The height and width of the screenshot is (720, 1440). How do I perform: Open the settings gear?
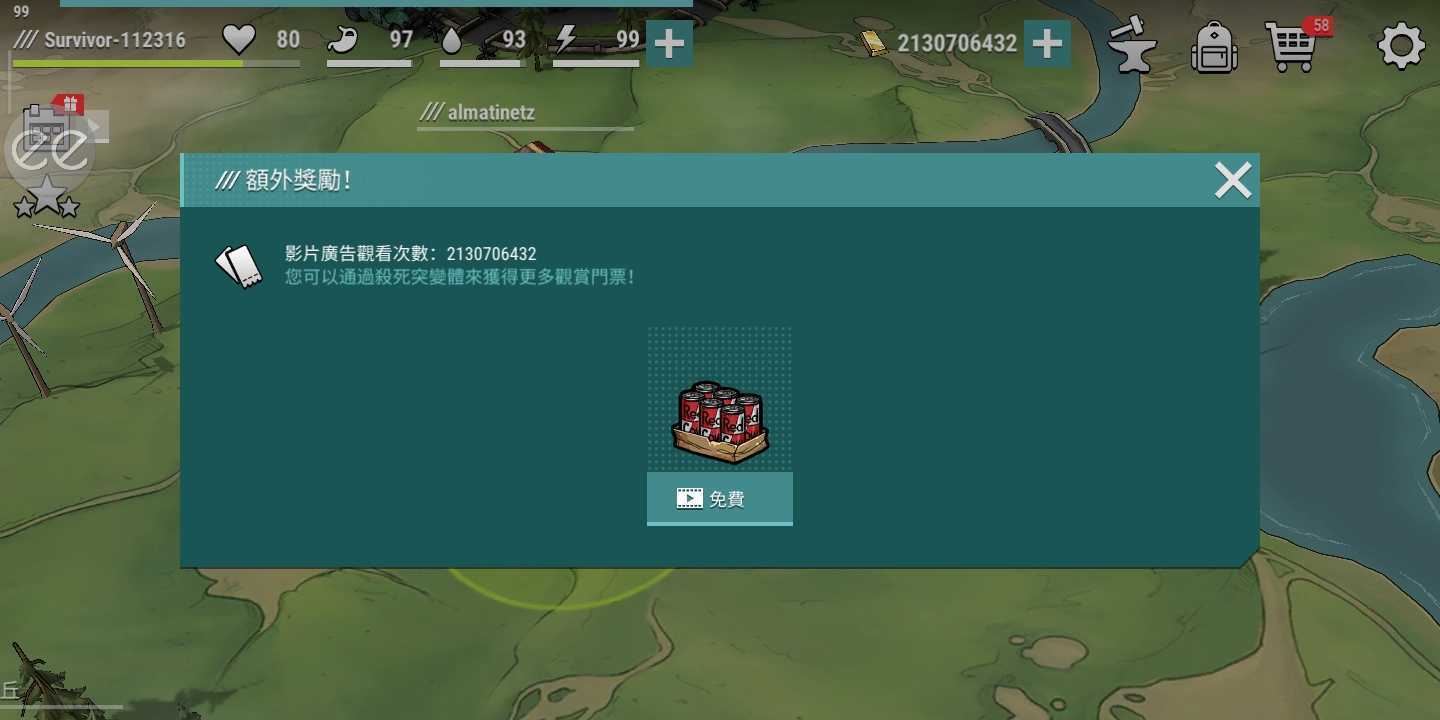pyautogui.click(x=1400, y=45)
